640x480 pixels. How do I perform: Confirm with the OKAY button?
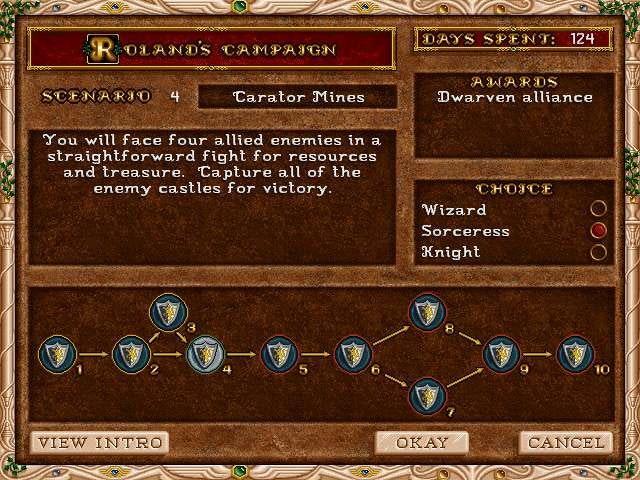[421, 442]
